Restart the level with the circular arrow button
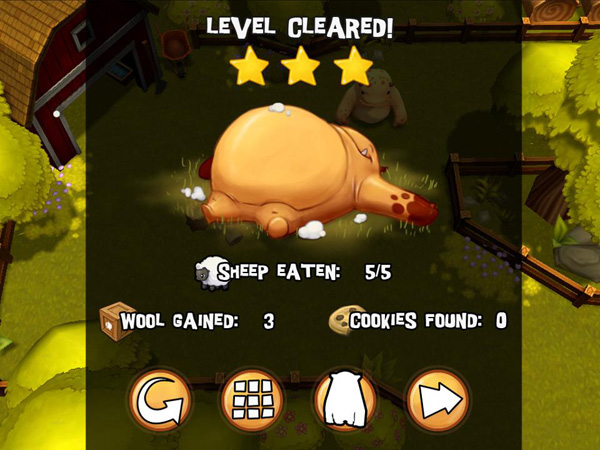Screen dimensions: 600x450 (161, 400)
